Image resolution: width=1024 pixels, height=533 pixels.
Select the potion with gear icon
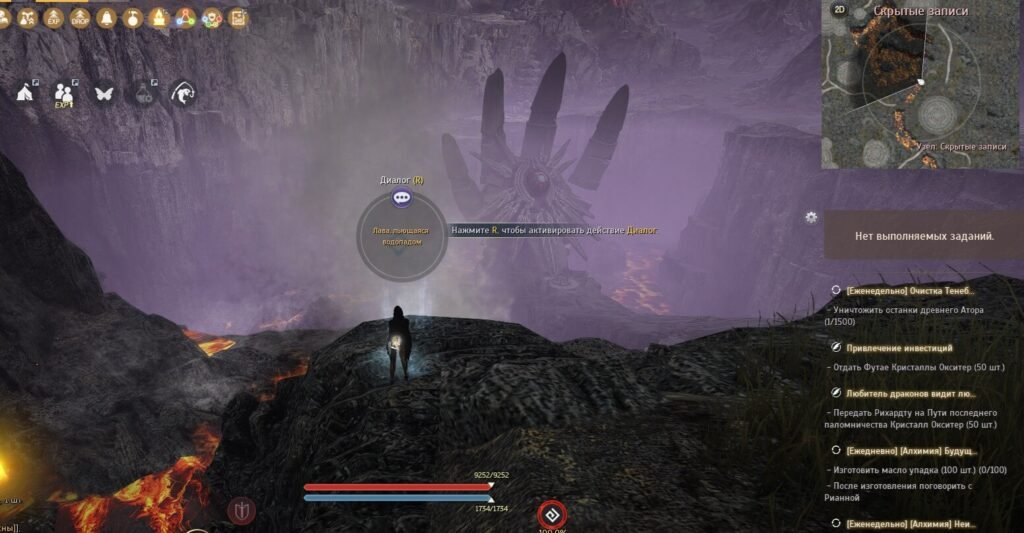[x=143, y=93]
